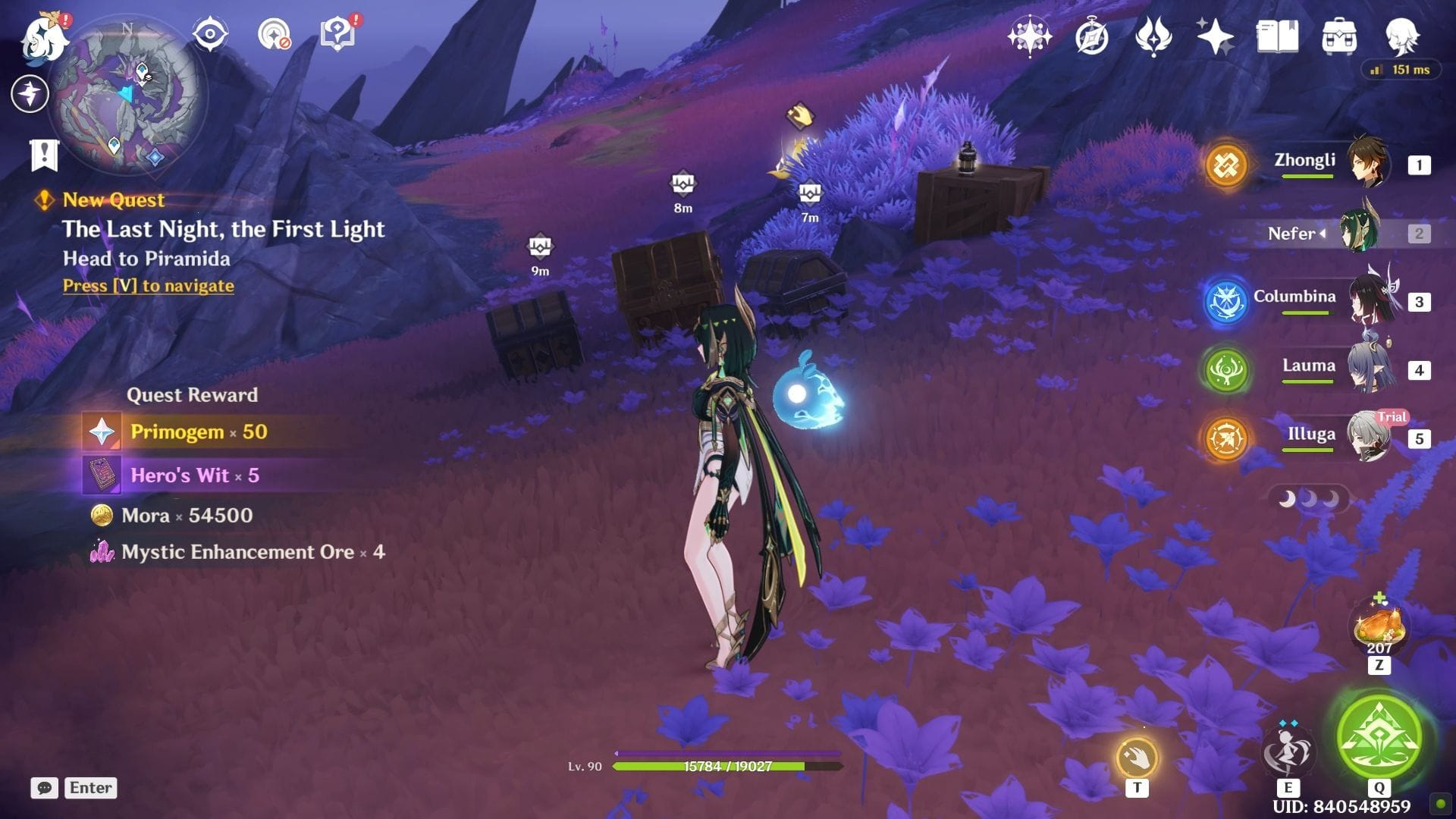Activate the green Elemental Burst
This screenshot has height=819, width=1456.
pos(1379,736)
